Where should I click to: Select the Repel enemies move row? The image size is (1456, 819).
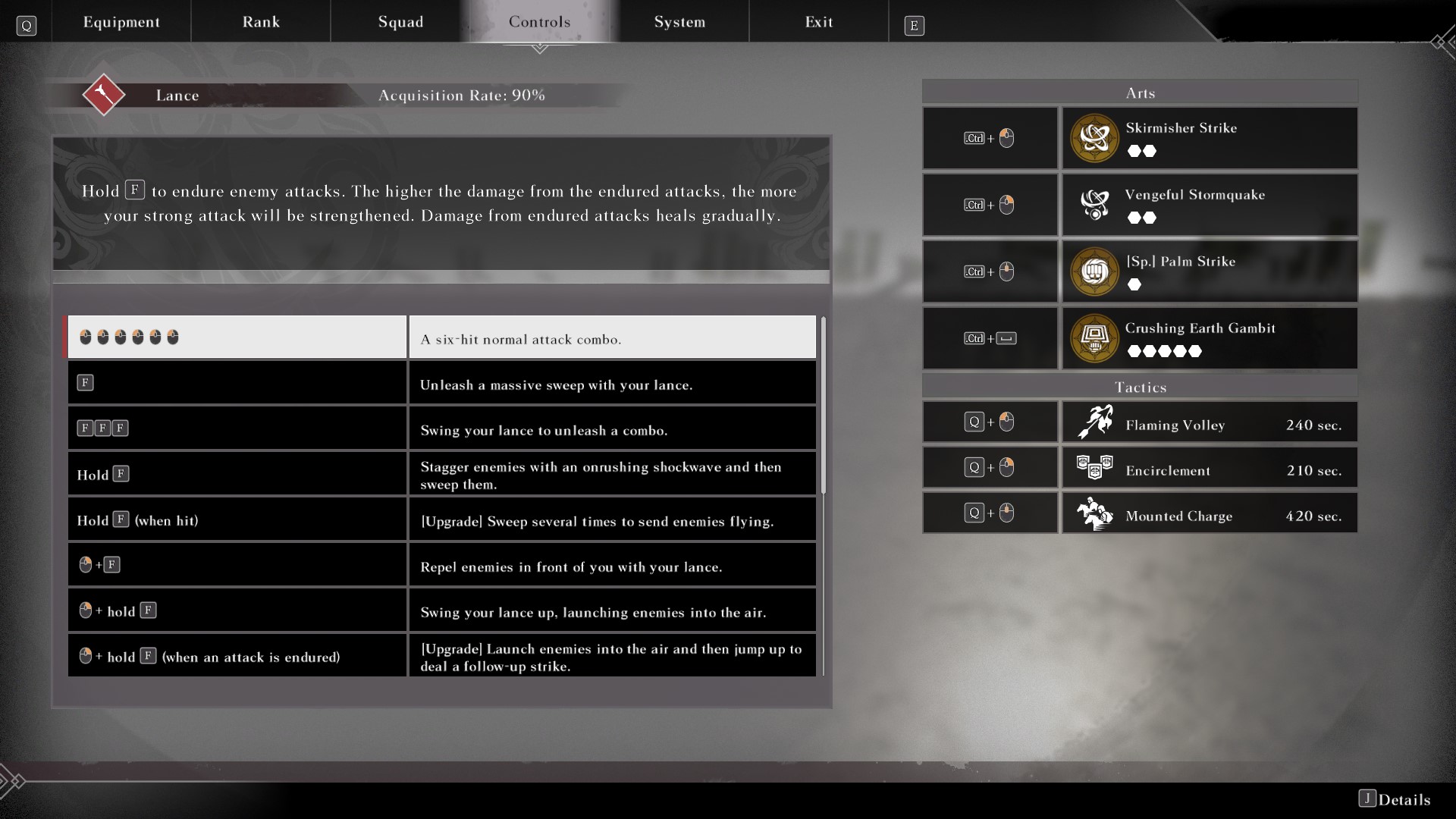tap(441, 565)
